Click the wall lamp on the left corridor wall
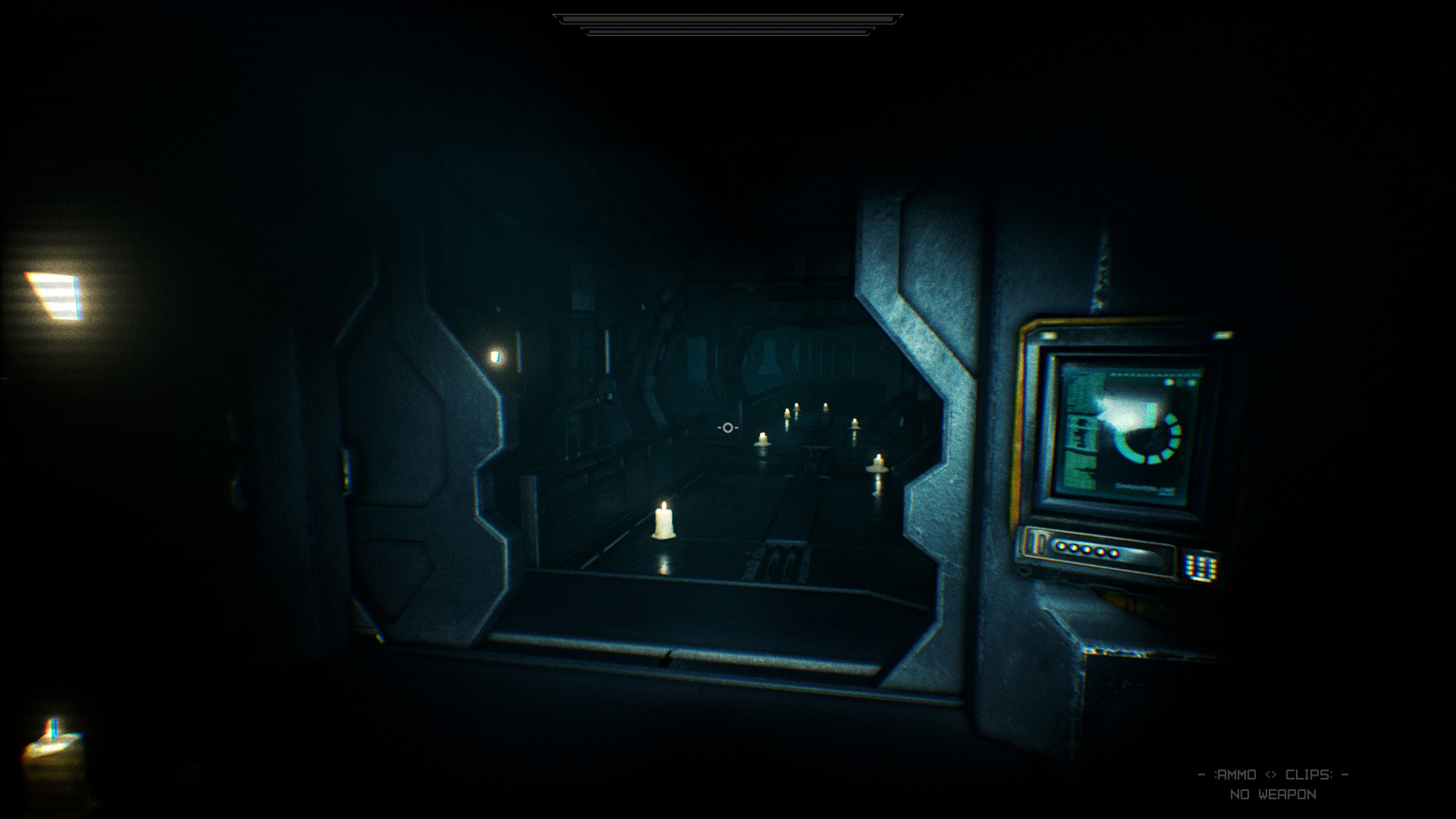 [x=495, y=359]
